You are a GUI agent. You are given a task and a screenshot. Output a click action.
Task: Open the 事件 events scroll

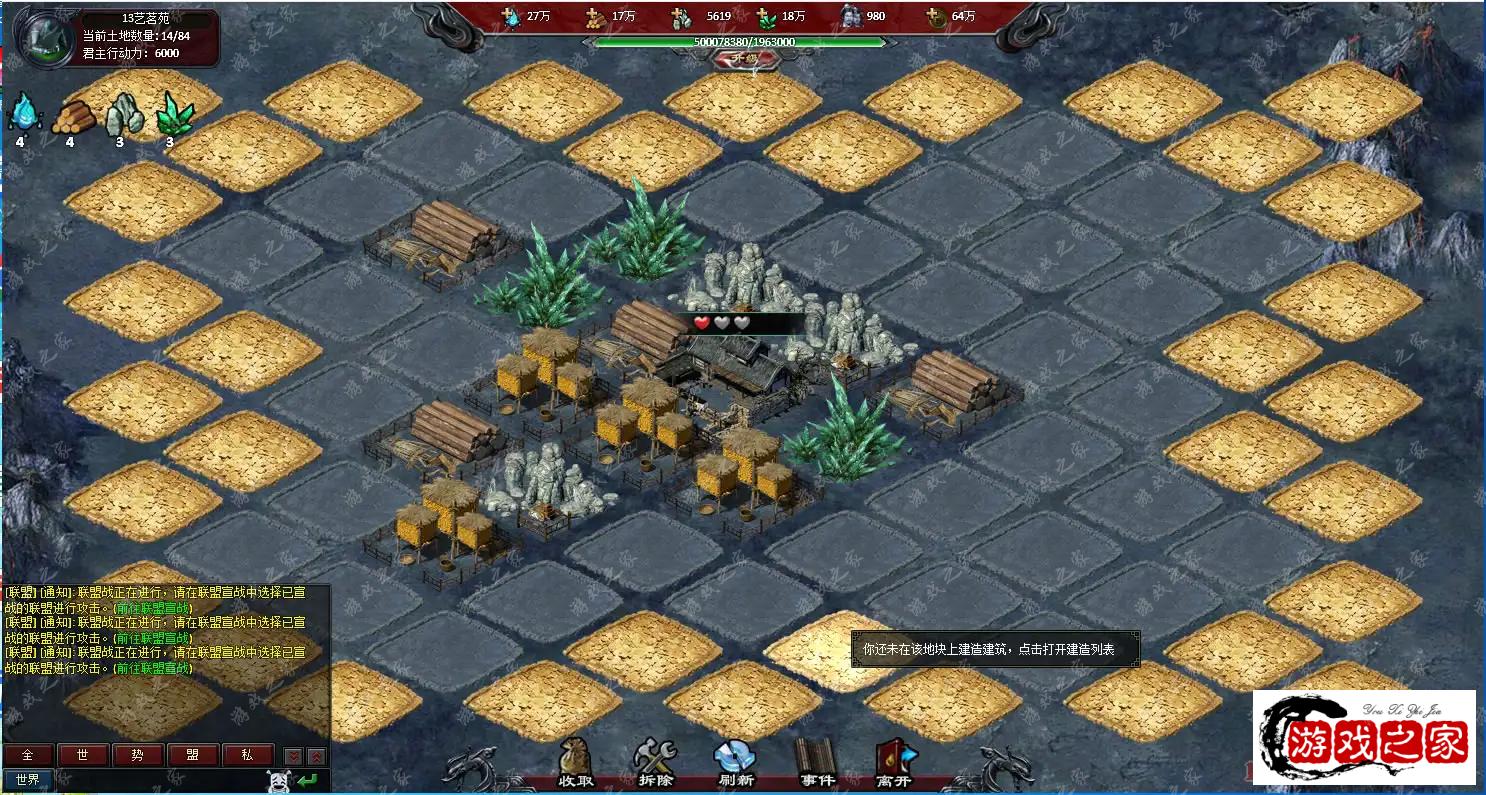click(815, 763)
